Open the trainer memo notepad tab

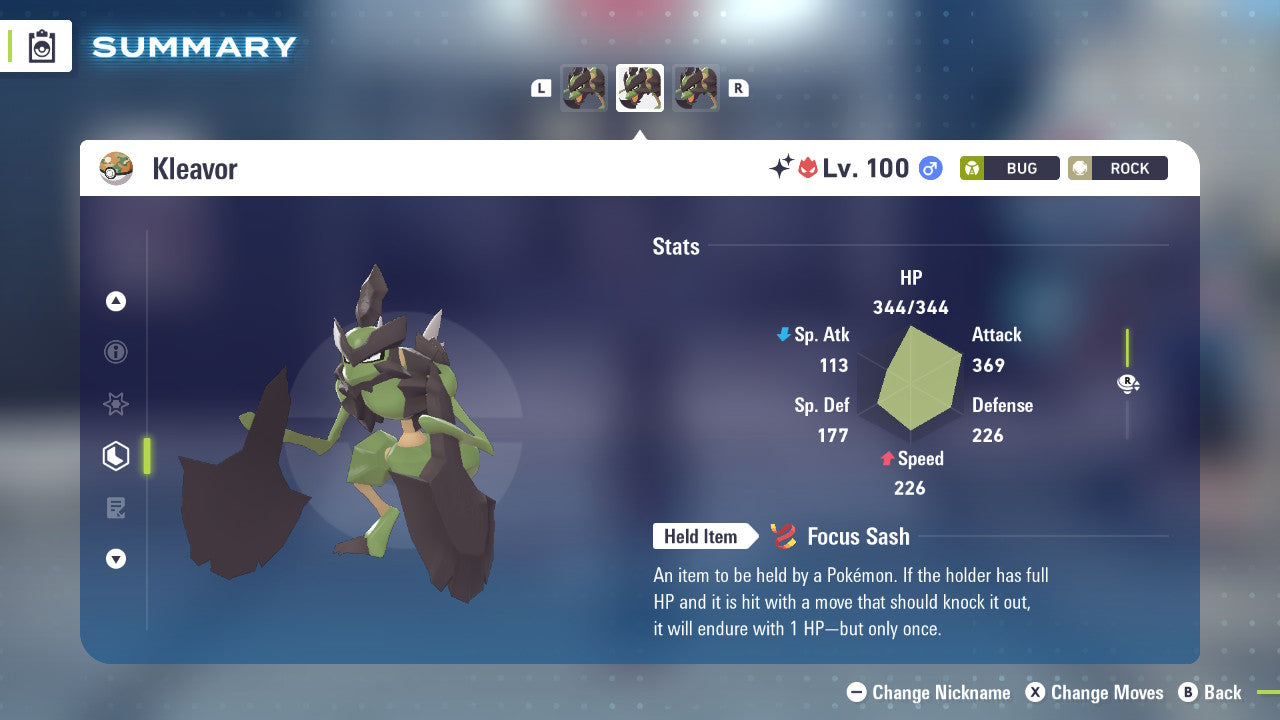[x=116, y=508]
